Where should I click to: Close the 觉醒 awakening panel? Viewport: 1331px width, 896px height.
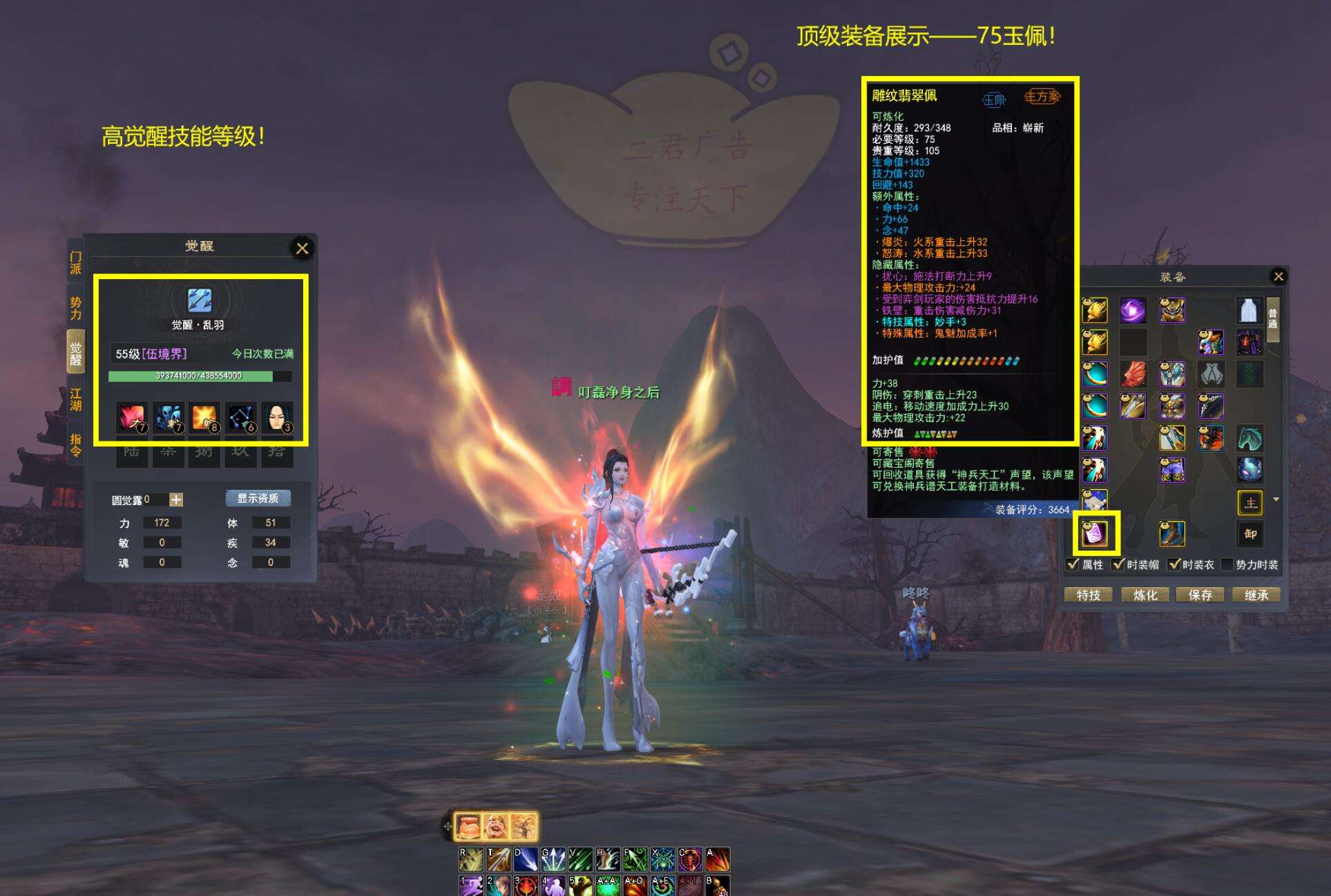[x=302, y=249]
